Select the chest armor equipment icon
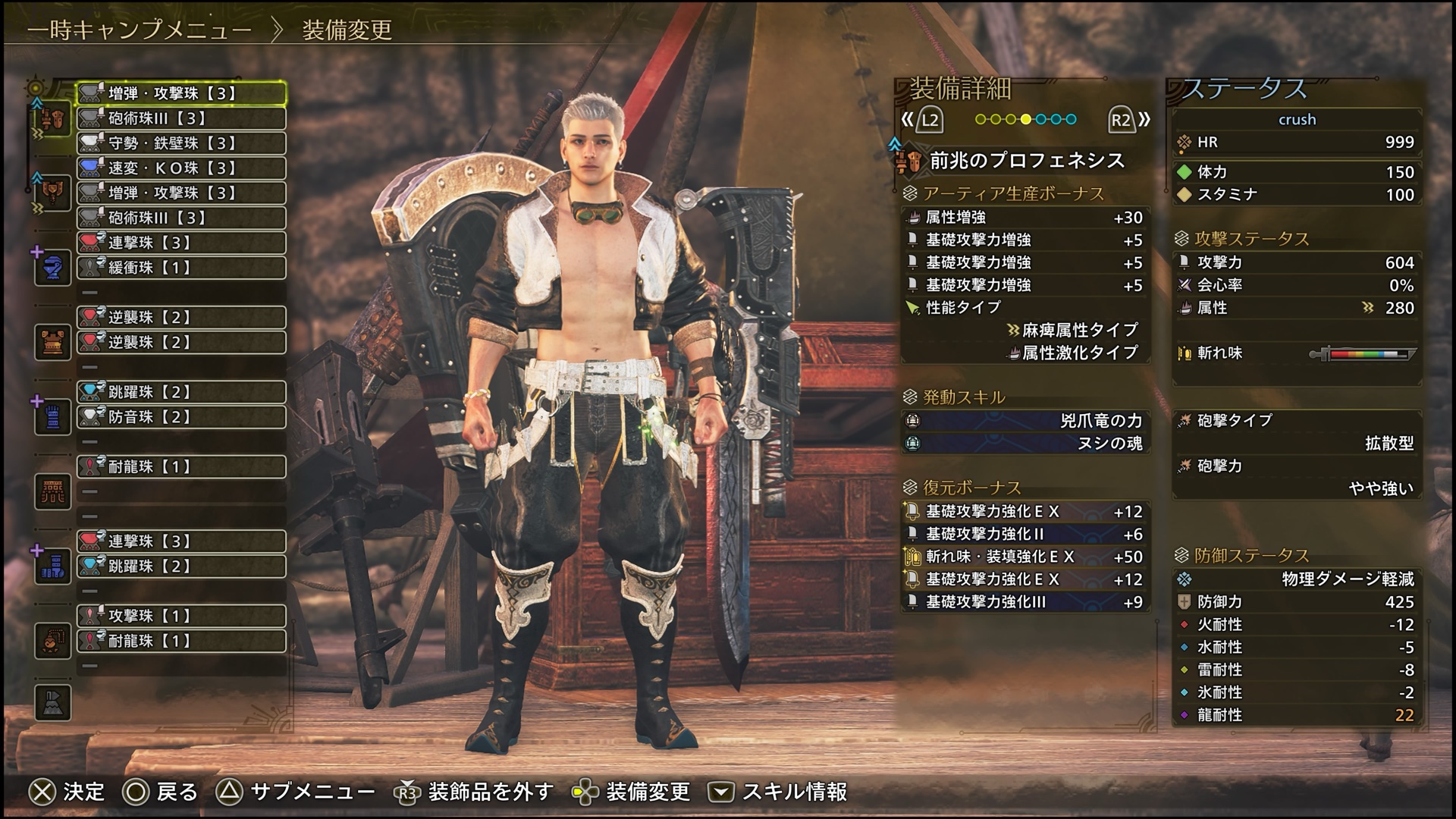The image size is (1456, 819). click(52, 343)
